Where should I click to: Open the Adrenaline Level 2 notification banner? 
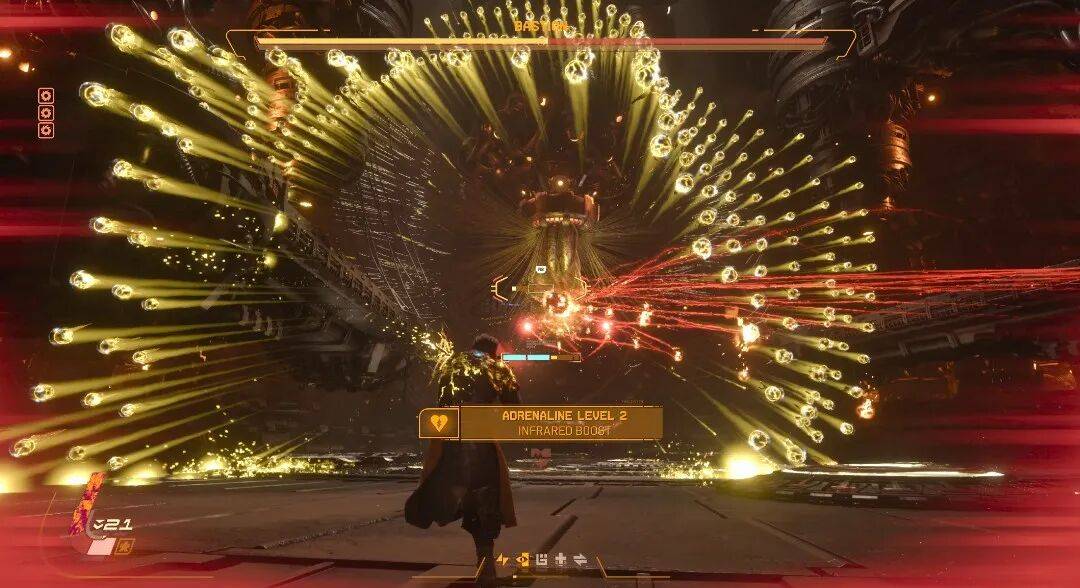[x=560, y=423]
